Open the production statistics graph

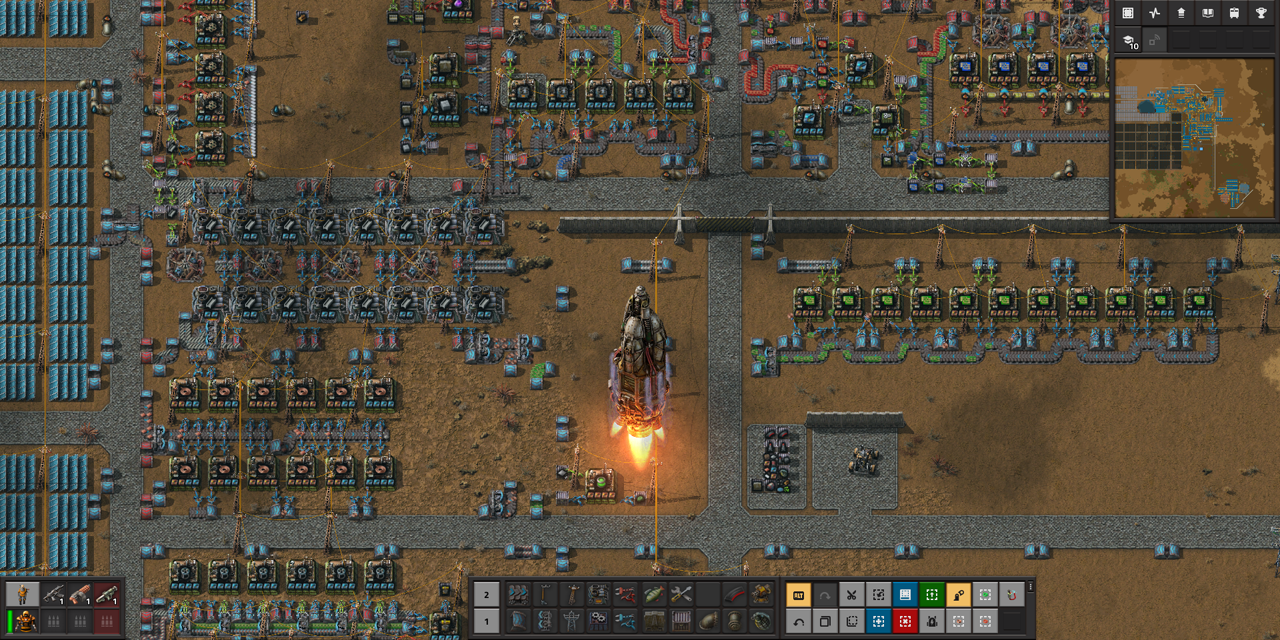tap(1154, 13)
